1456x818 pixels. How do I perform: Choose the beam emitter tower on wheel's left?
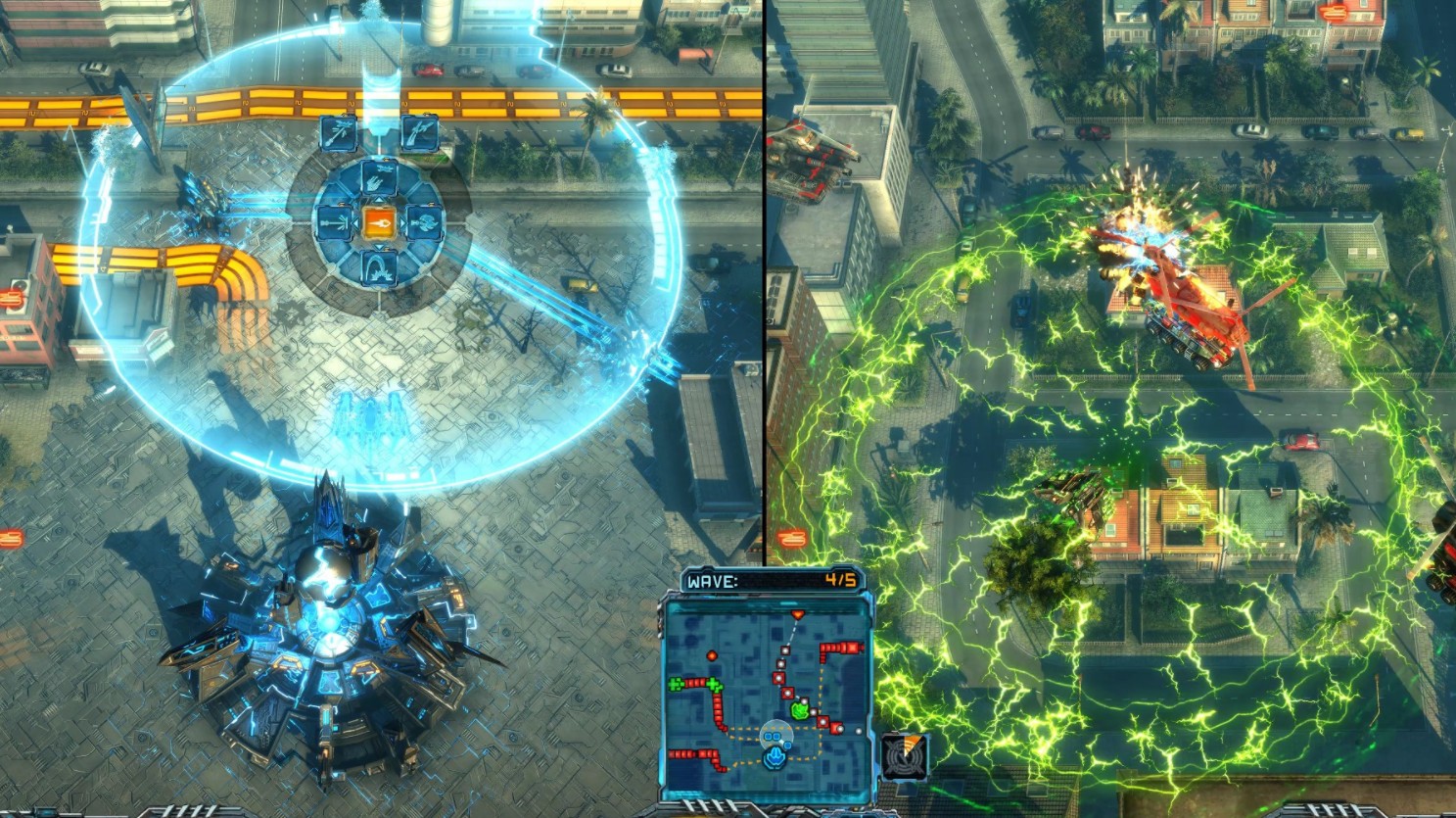coord(334,223)
